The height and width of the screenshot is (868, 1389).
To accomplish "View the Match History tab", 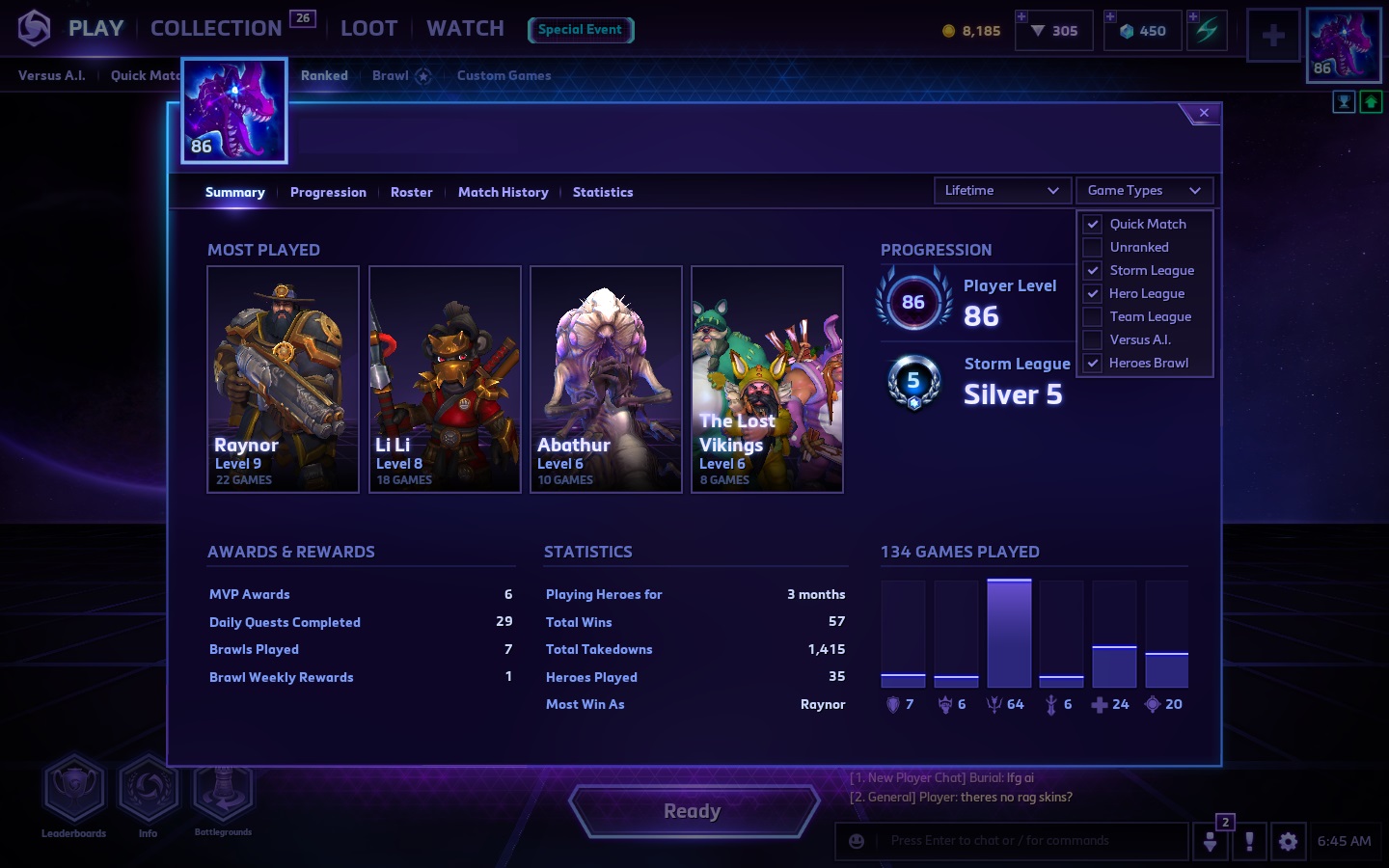I will pyautogui.click(x=503, y=193).
